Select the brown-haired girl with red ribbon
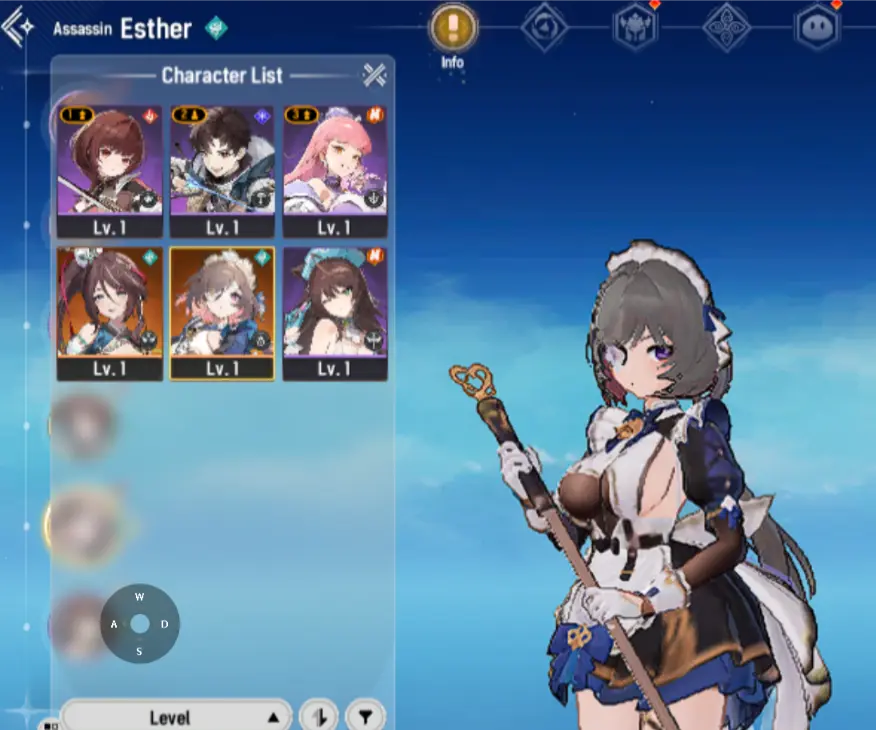This screenshot has width=876, height=730. coord(110,311)
